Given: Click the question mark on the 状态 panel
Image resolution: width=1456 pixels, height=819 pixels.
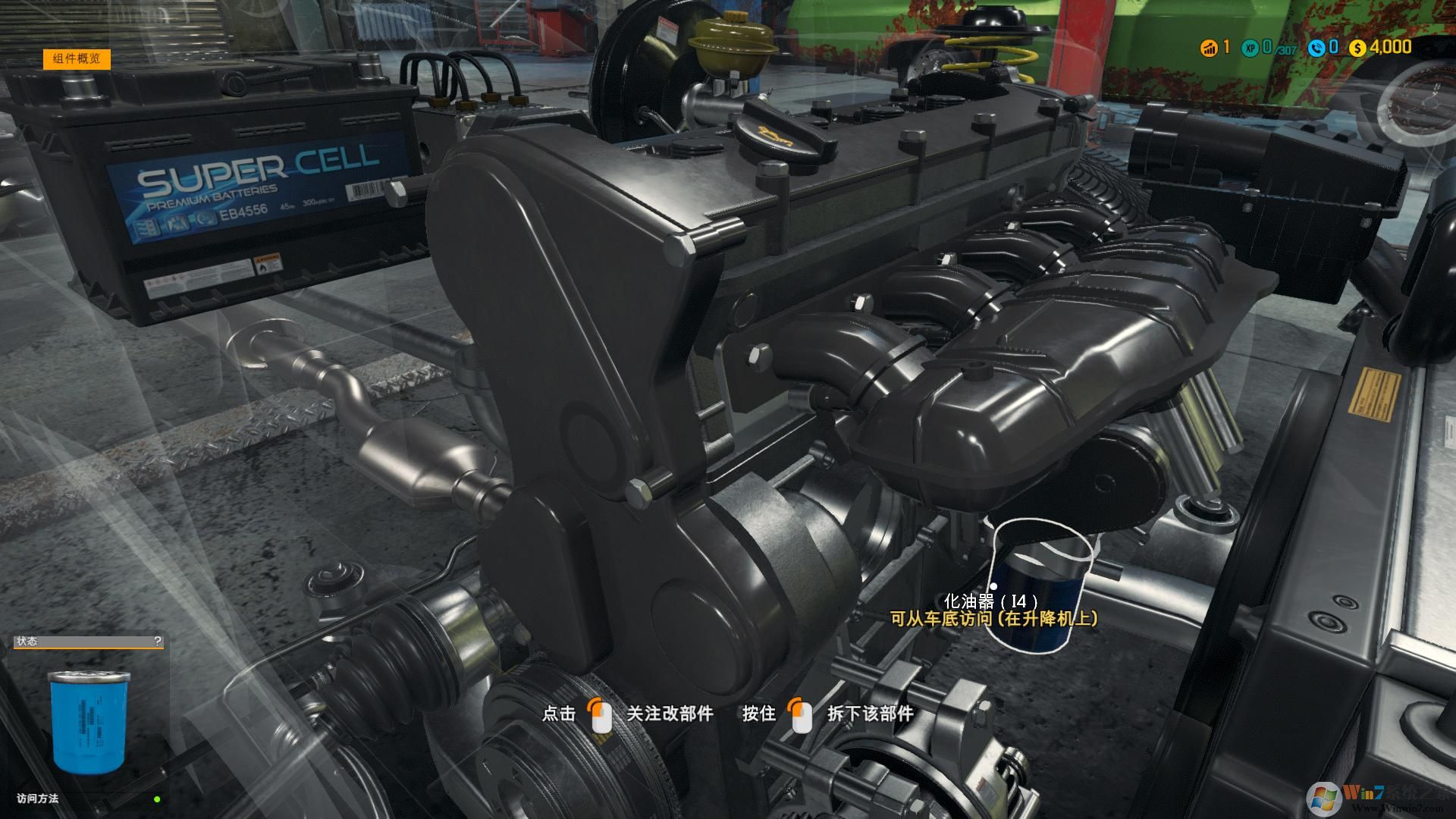Looking at the screenshot, I should tap(157, 642).
